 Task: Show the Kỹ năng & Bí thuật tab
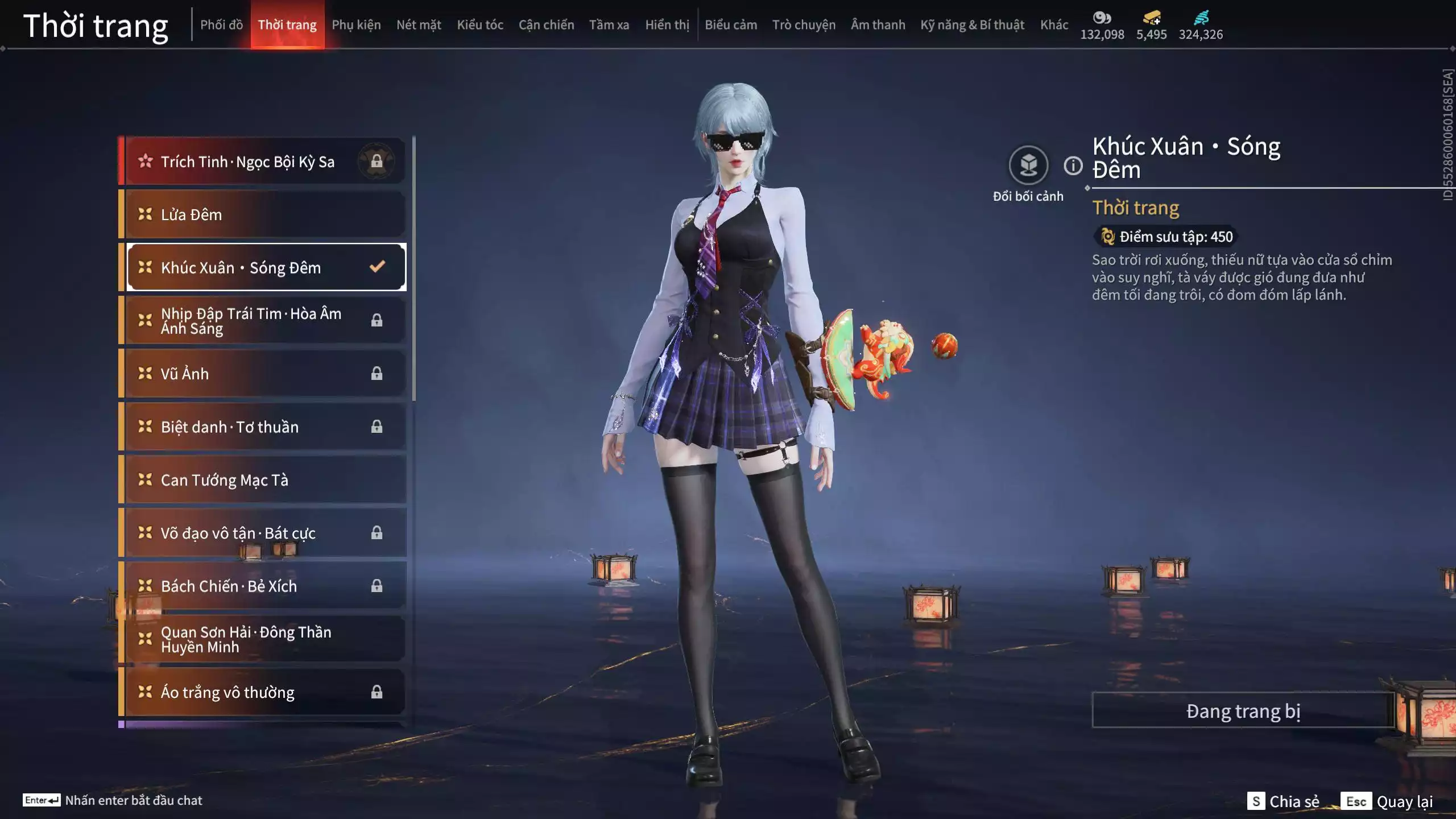972,25
